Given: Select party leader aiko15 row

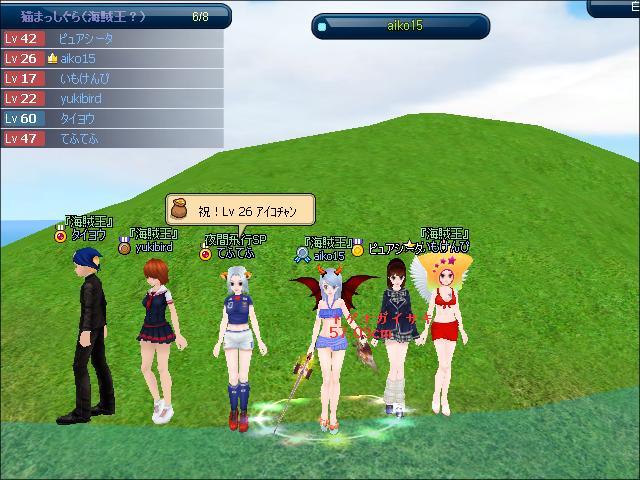Looking at the screenshot, I should pyautogui.click(x=110, y=58).
